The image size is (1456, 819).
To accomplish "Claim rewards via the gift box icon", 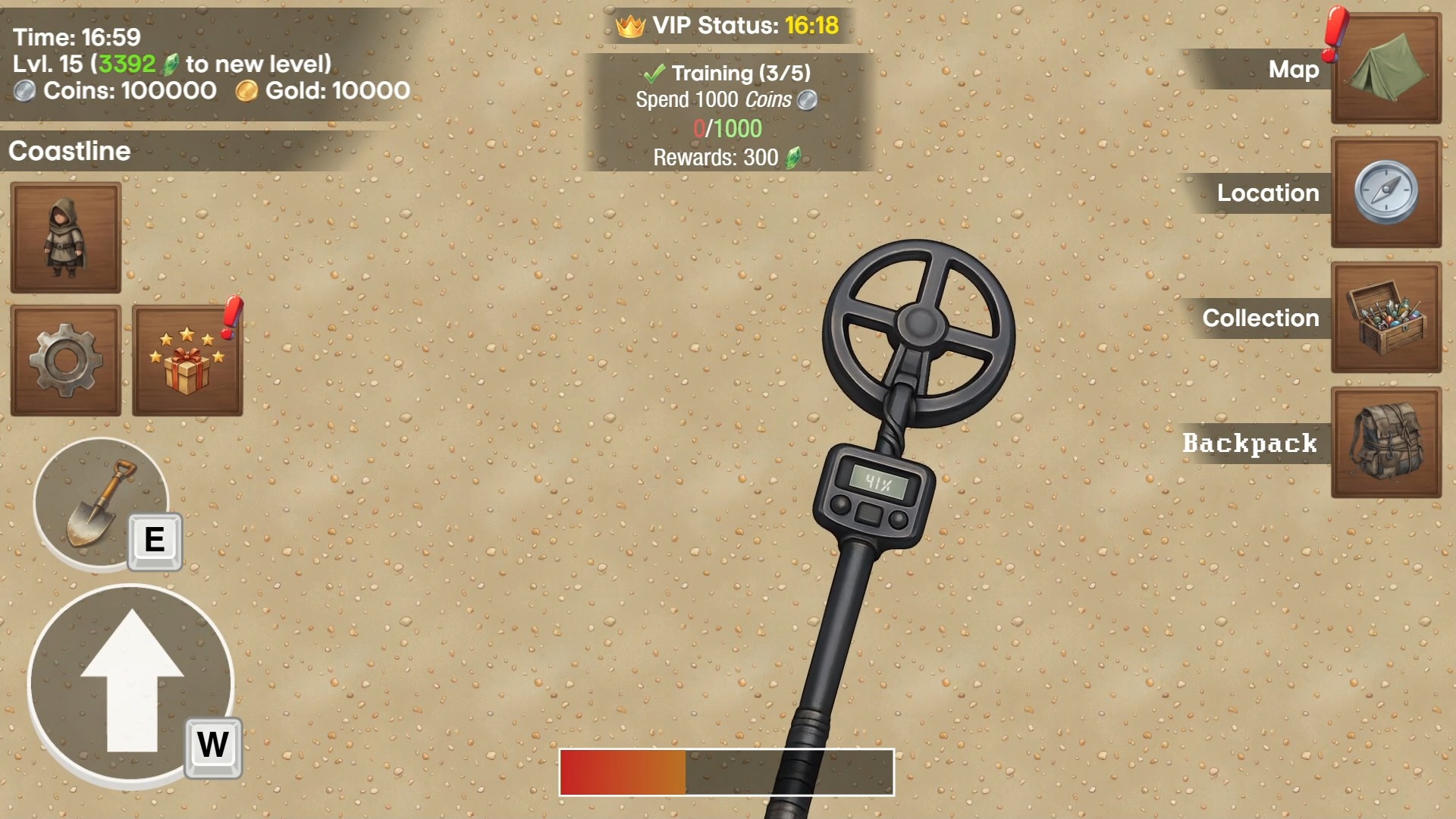I will click(187, 359).
